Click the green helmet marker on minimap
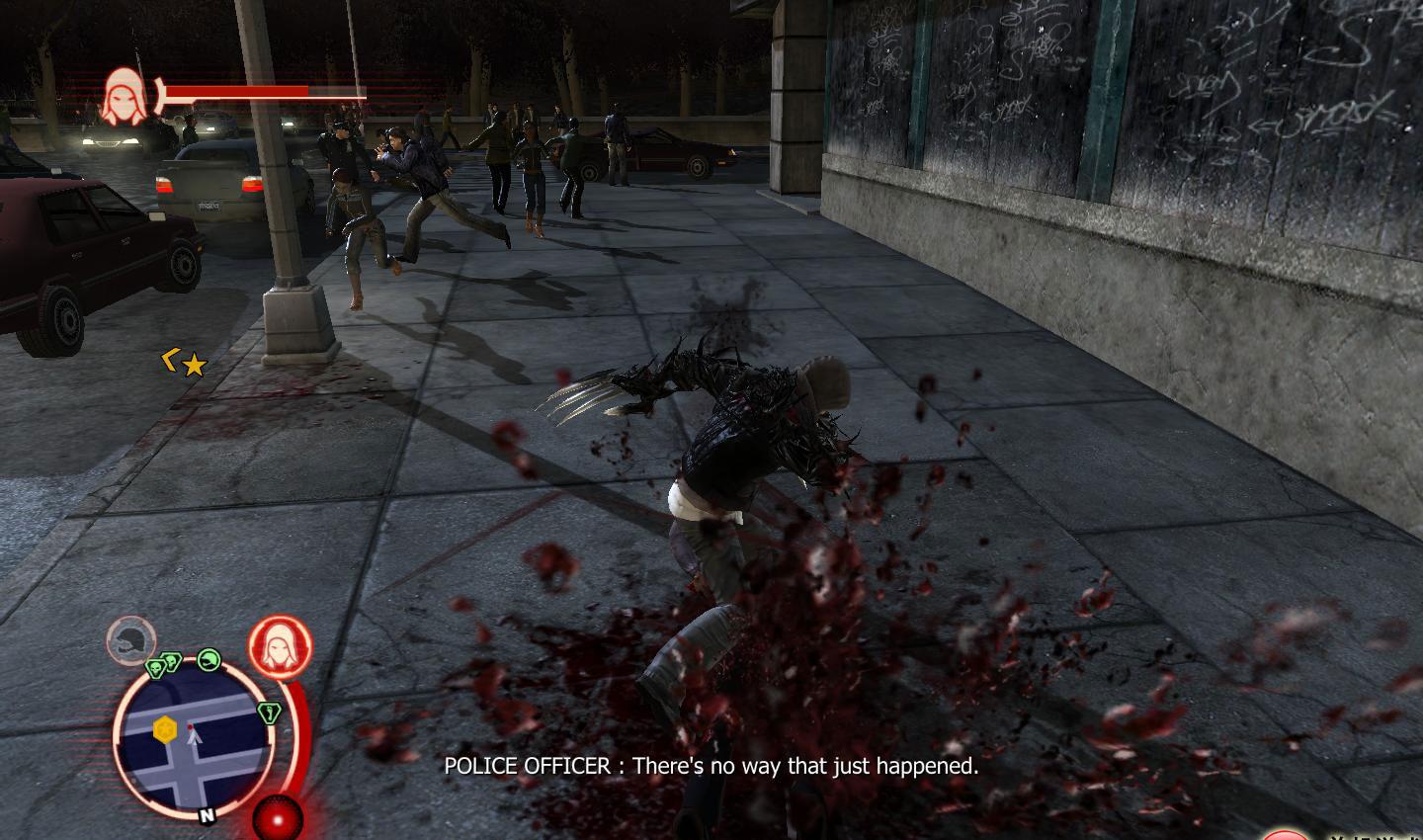The height and width of the screenshot is (840, 1423). [x=208, y=659]
